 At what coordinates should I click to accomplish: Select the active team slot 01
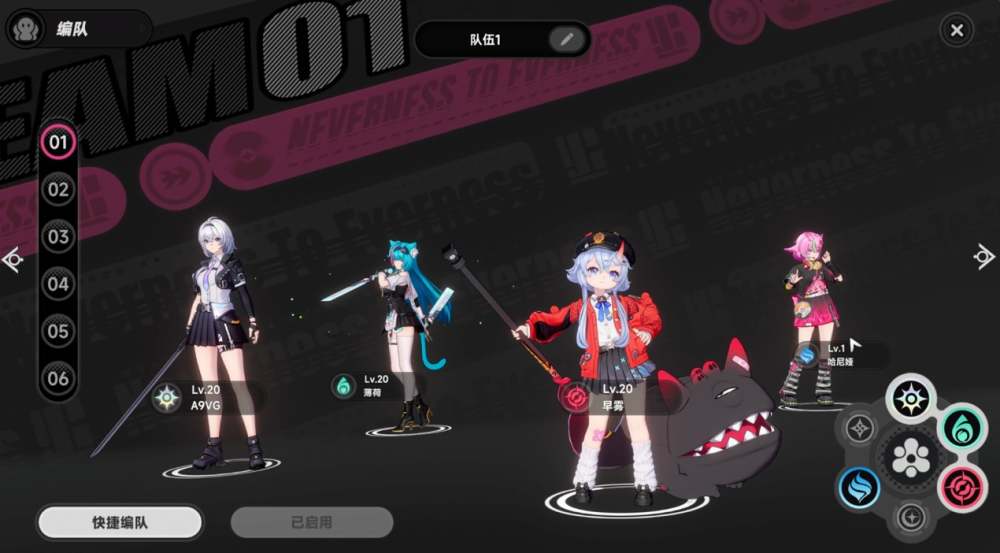(58, 142)
